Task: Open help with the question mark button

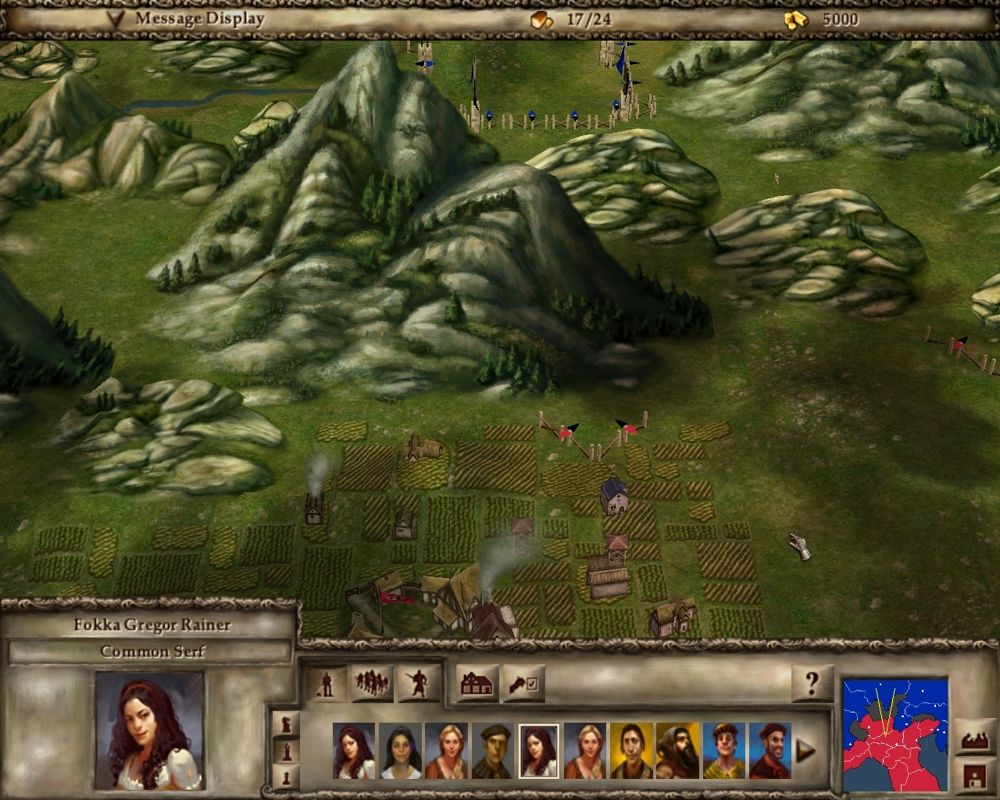Action: 811,684
